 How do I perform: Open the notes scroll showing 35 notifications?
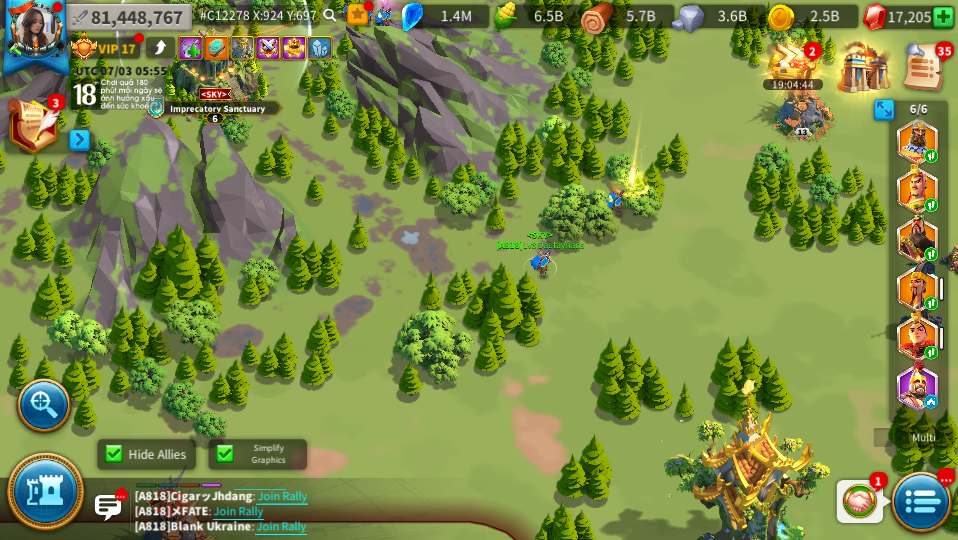(x=922, y=67)
